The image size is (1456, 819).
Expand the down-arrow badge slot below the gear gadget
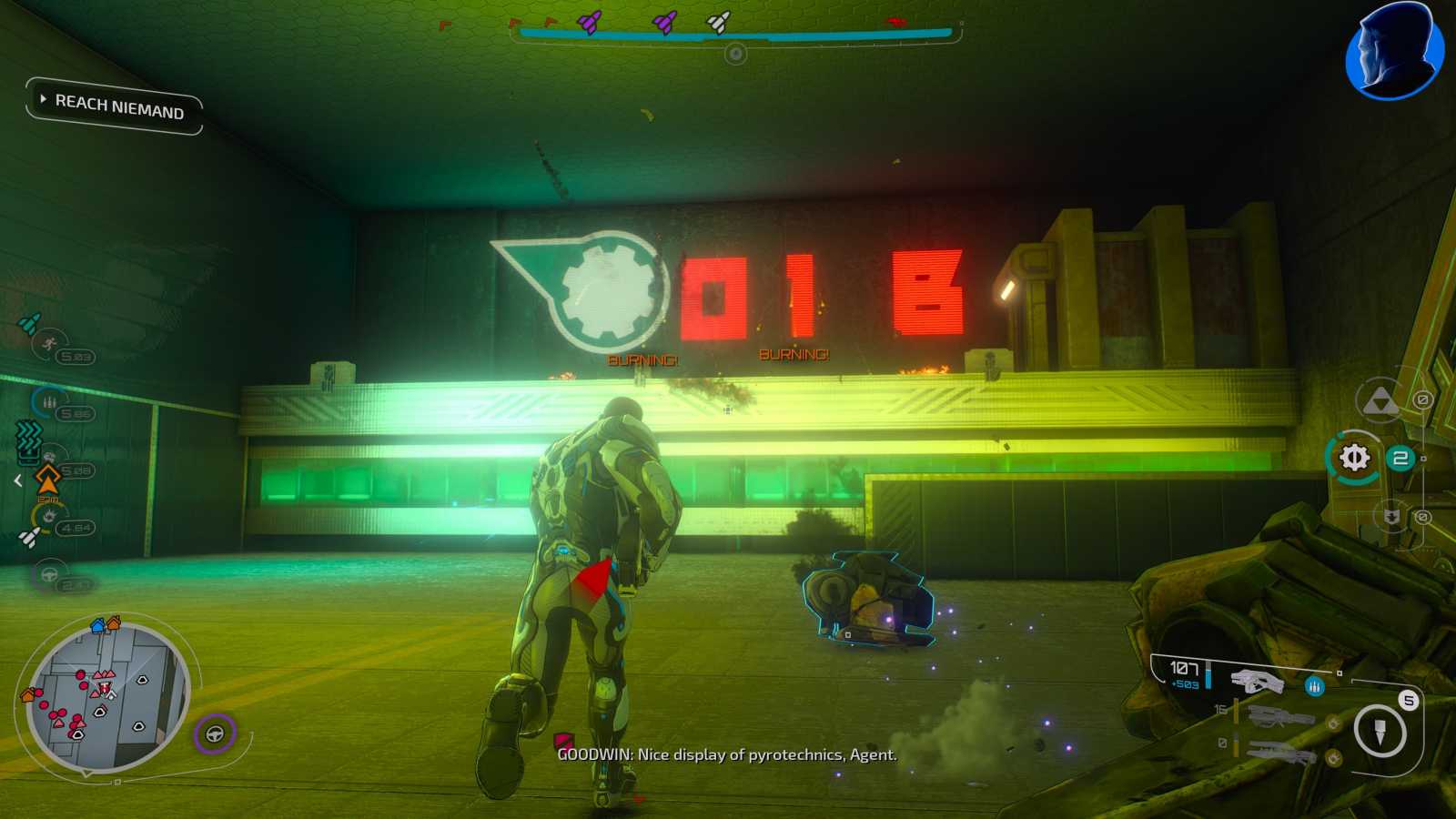(x=1391, y=516)
